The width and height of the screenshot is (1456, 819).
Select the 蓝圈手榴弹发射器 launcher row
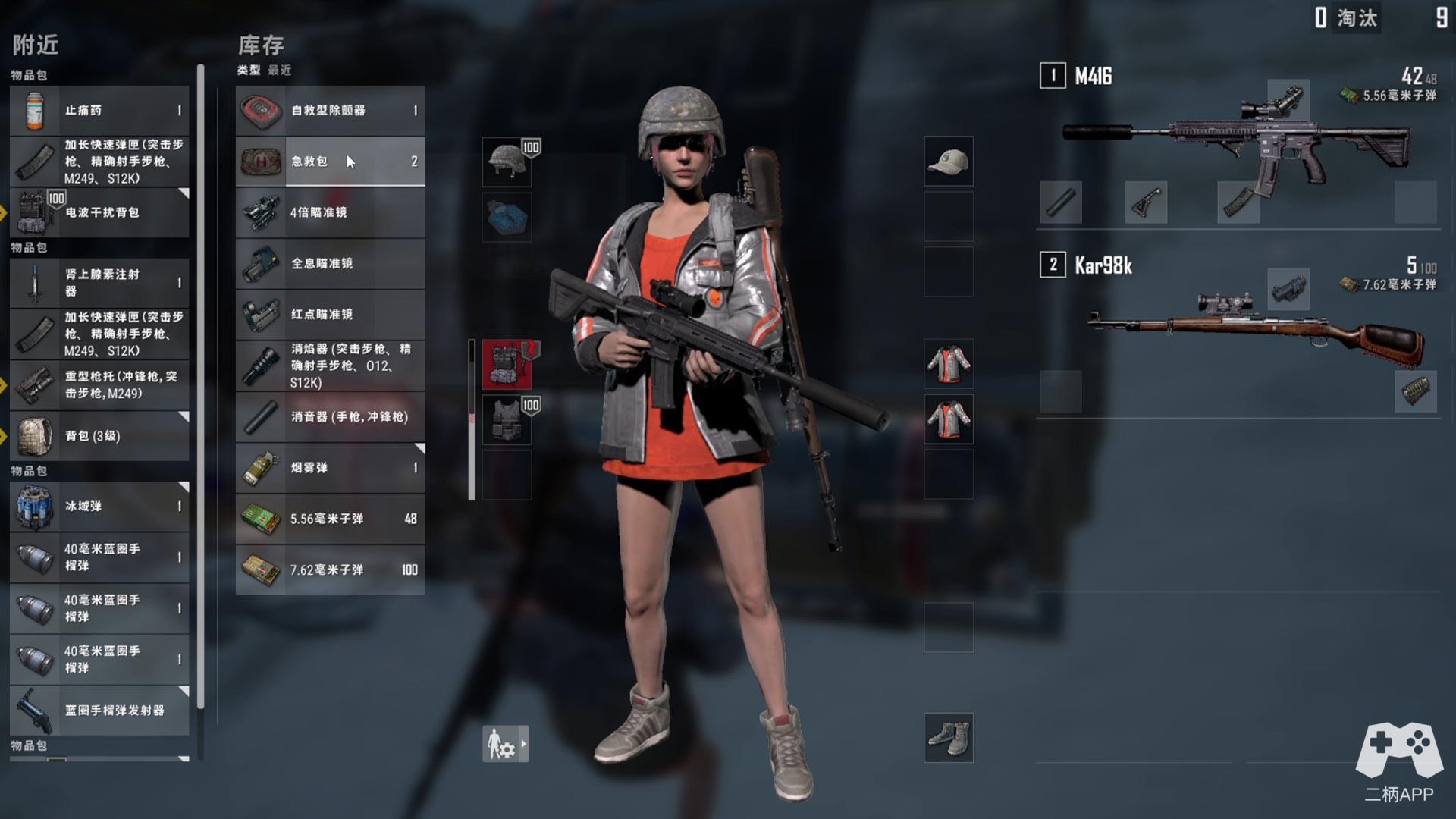tap(99, 711)
